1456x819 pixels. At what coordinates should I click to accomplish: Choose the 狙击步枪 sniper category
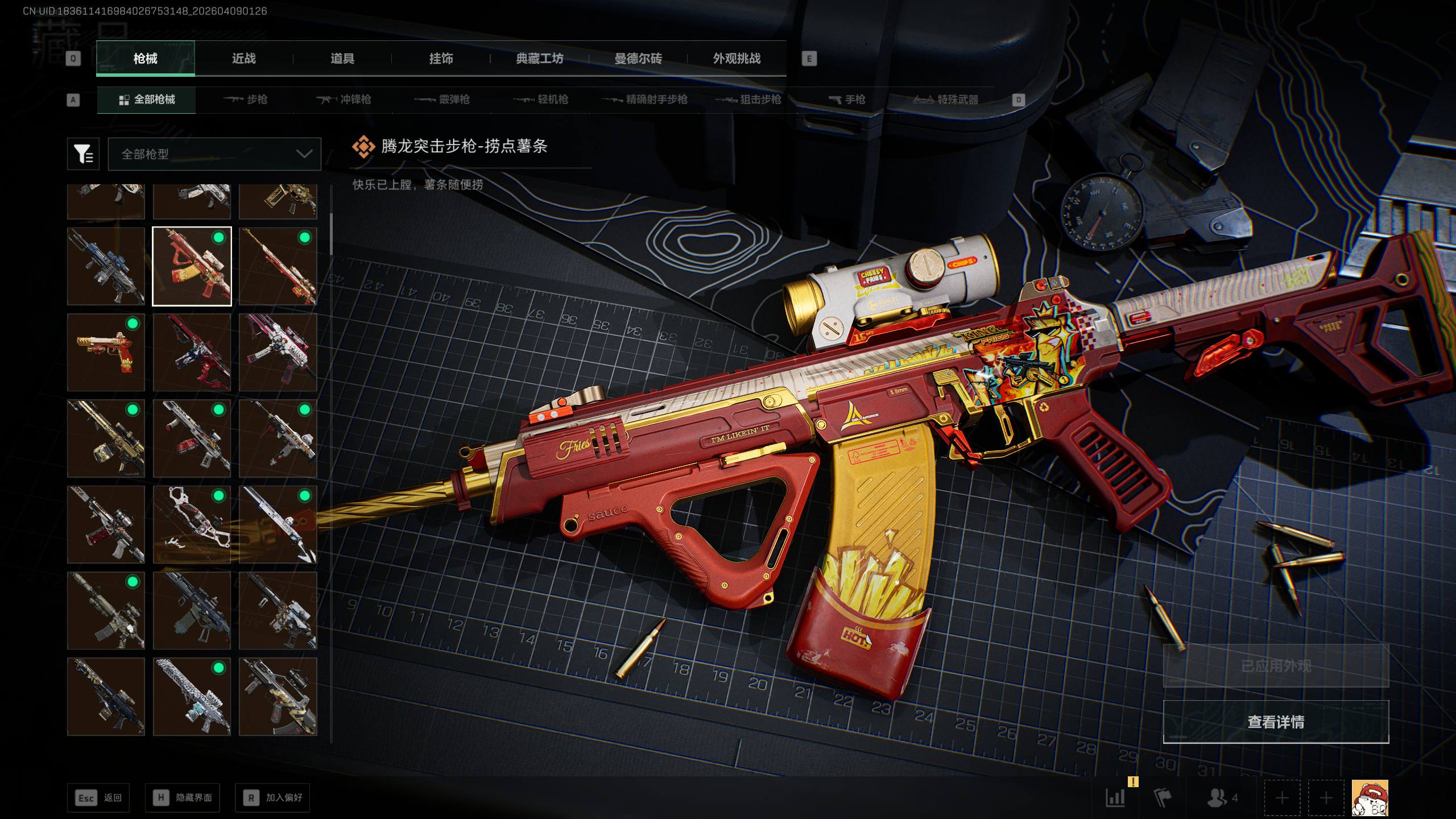pyautogui.click(x=748, y=100)
